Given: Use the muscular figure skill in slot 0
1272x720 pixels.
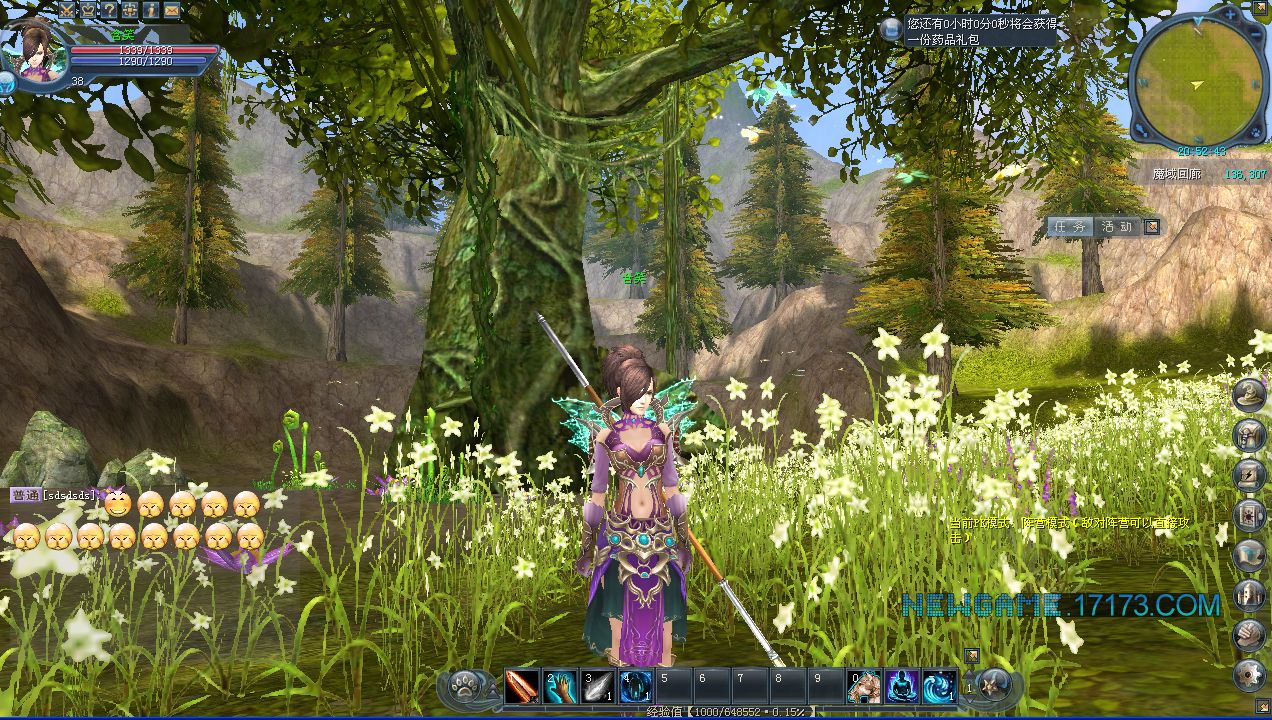Looking at the screenshot, I should (x=864, y=687).
